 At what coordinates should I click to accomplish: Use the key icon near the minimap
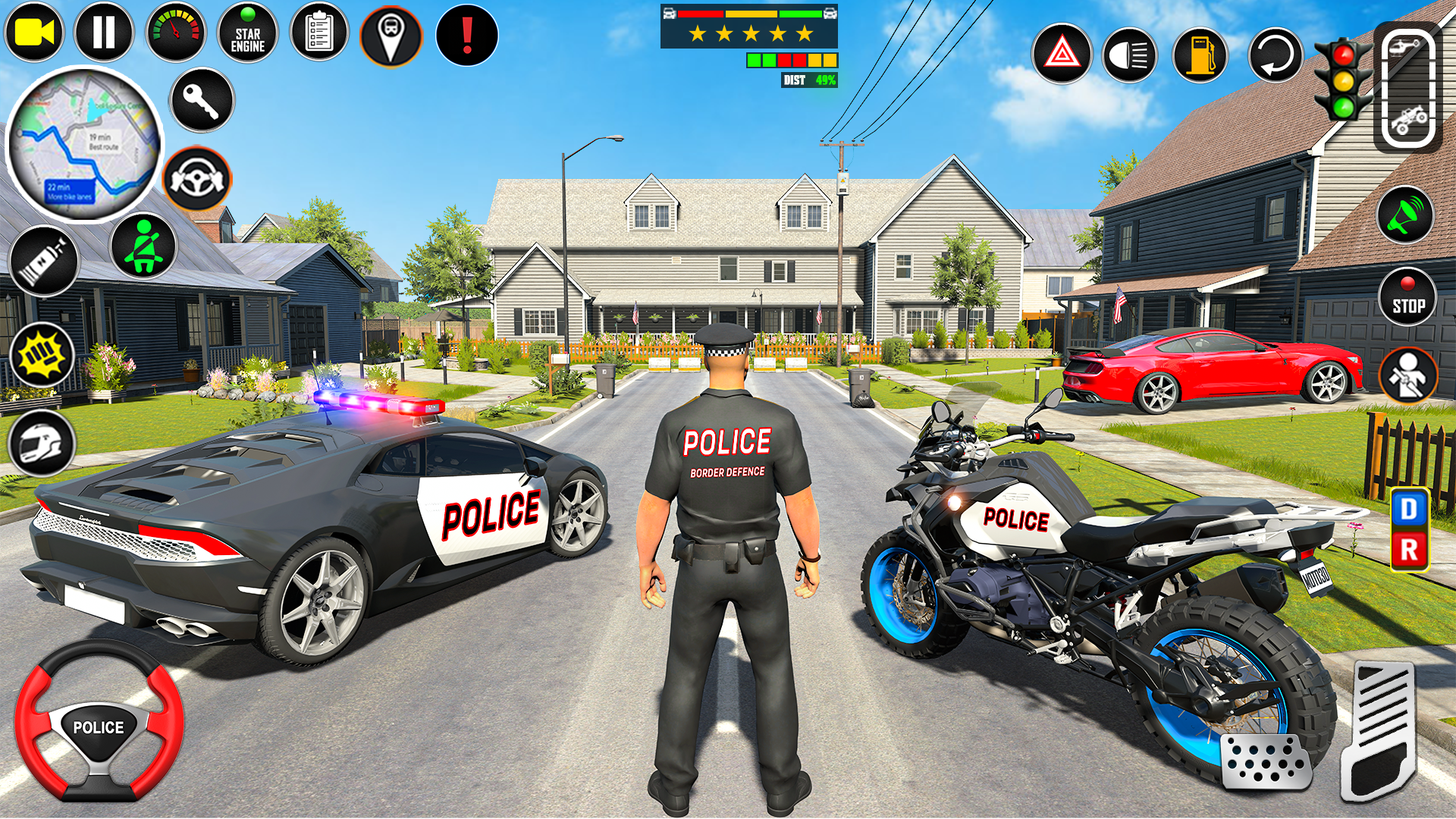click(x=200, y=101)
